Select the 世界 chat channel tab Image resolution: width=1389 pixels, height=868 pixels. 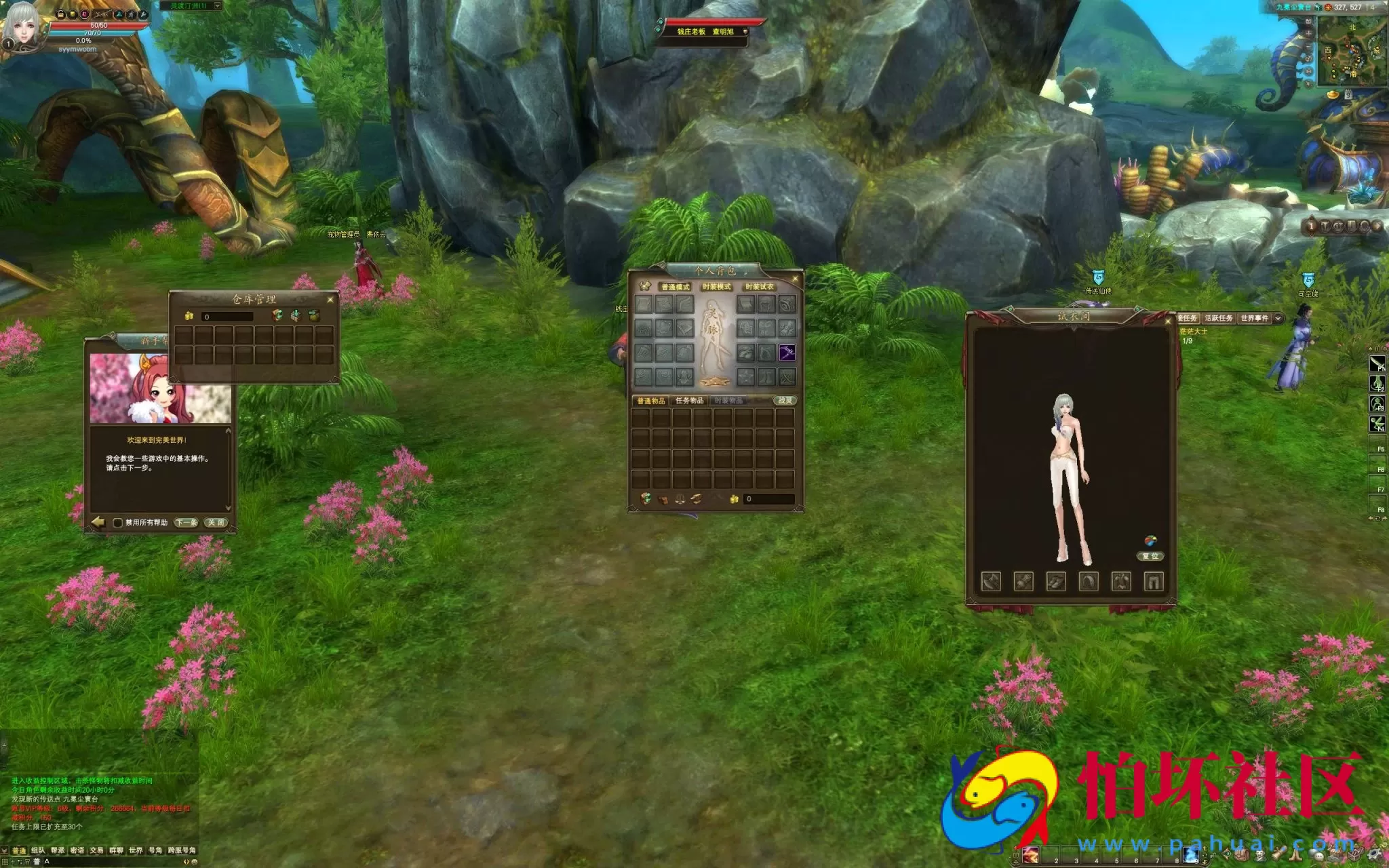pos(136,850)
